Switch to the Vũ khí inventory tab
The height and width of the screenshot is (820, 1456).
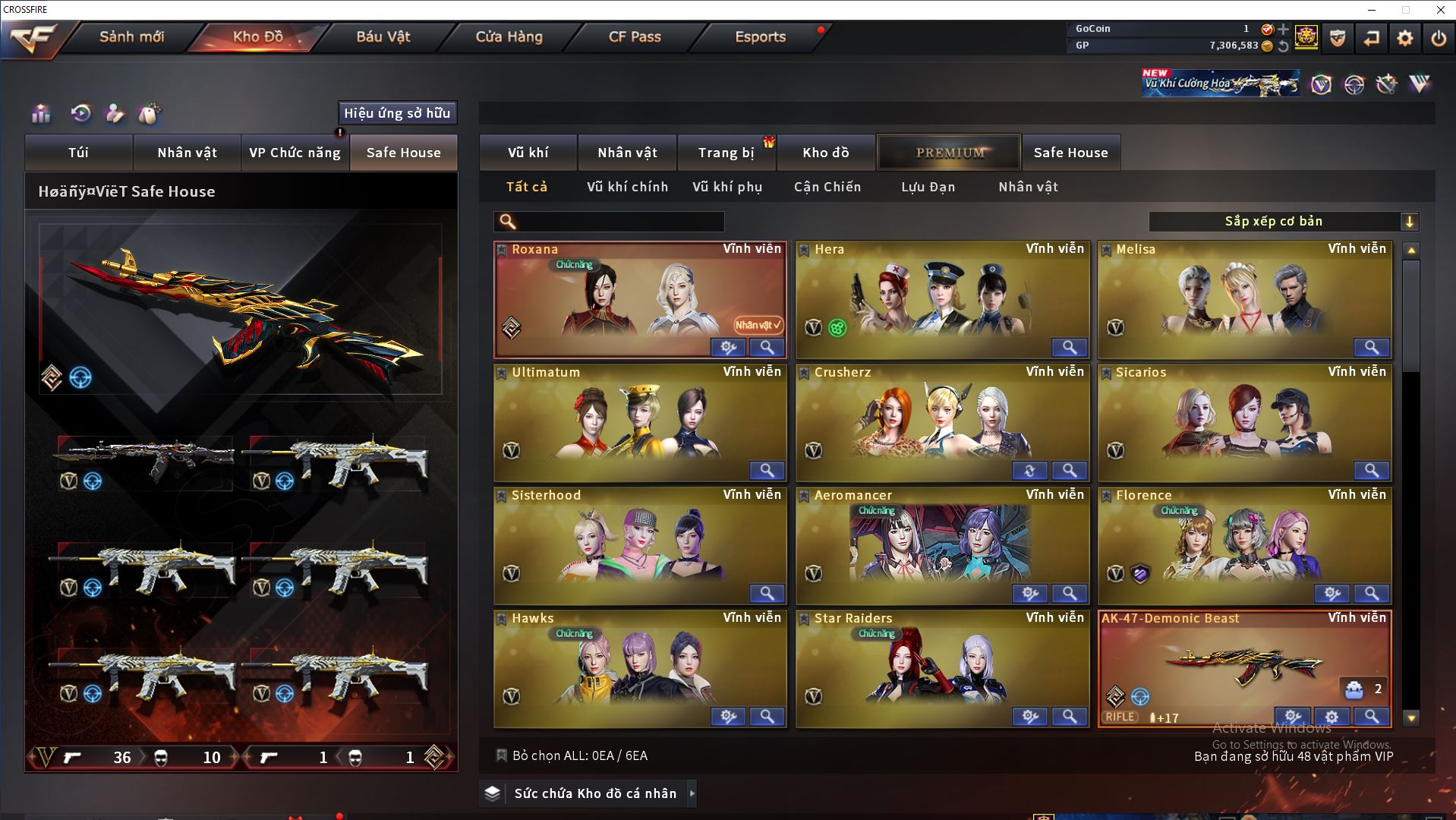[x=528, y=153]
